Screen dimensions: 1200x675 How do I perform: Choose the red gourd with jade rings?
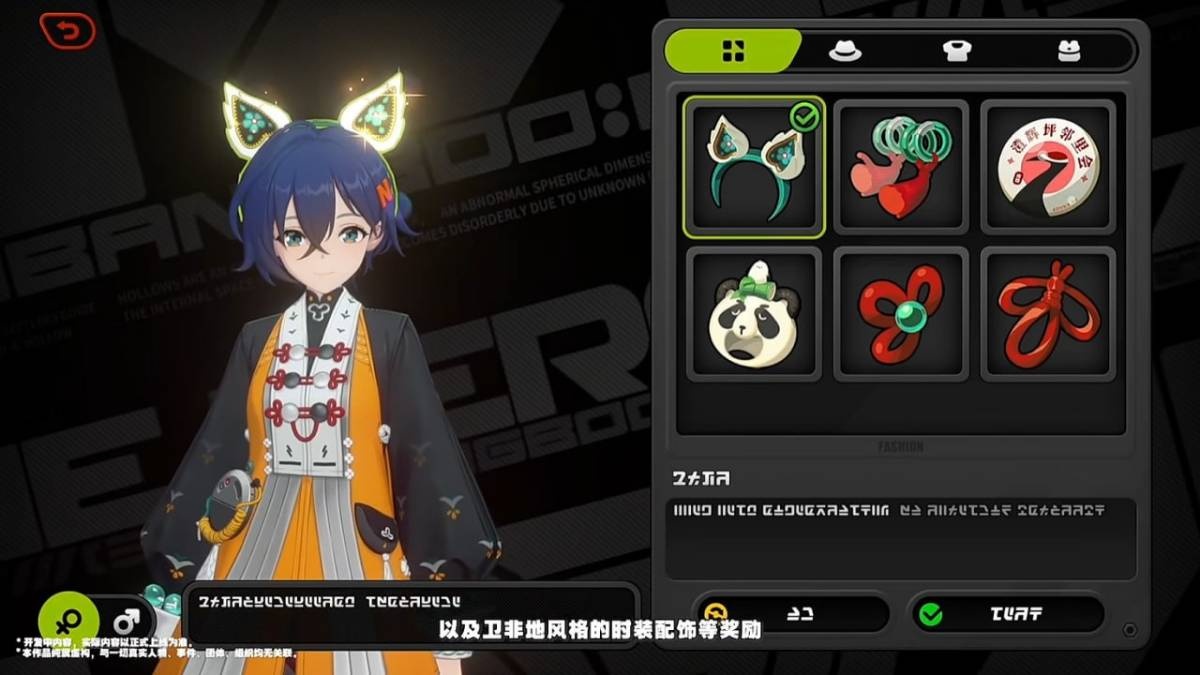[x=901, y=167]
